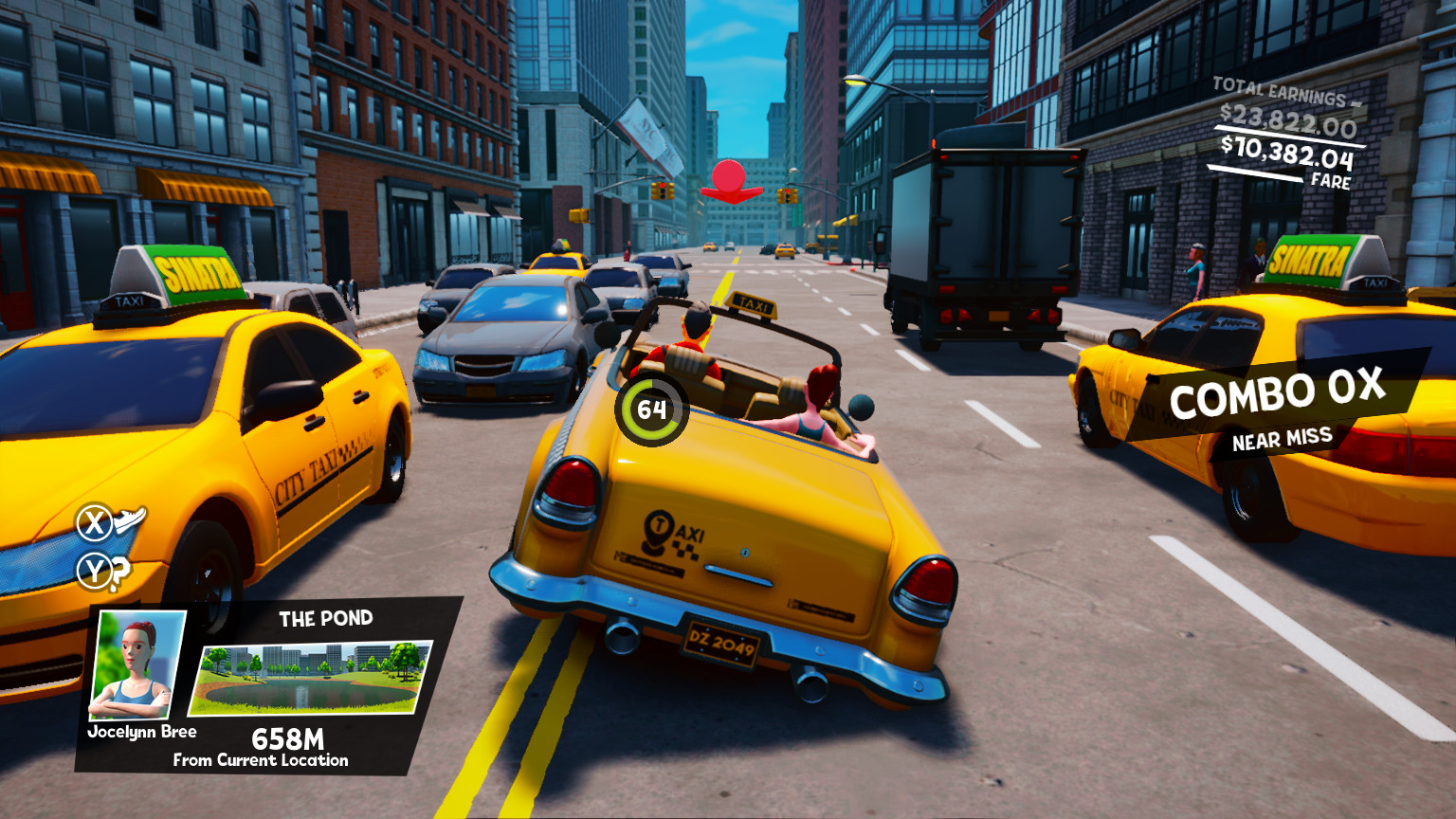Image resolution: width=1456 pixels, height=819 pixels.
Task: Click The Pond destination thumbnail image
Action: (x=313, y=681)
